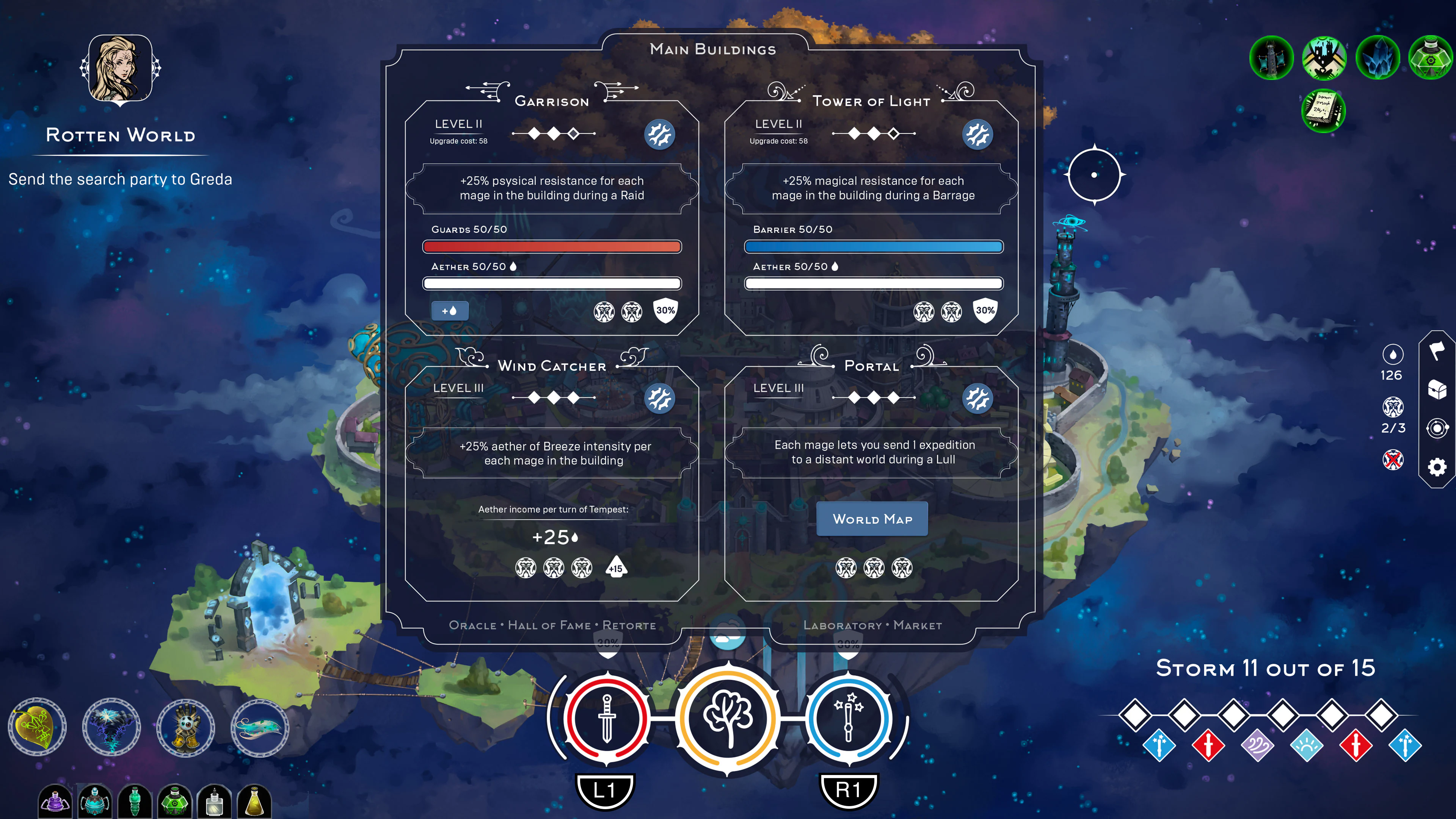Image resolution: width=1456 pixels, height=819 pixels.
Task: Click the Guards 50/50 red bar
Action: coord(551,246)
